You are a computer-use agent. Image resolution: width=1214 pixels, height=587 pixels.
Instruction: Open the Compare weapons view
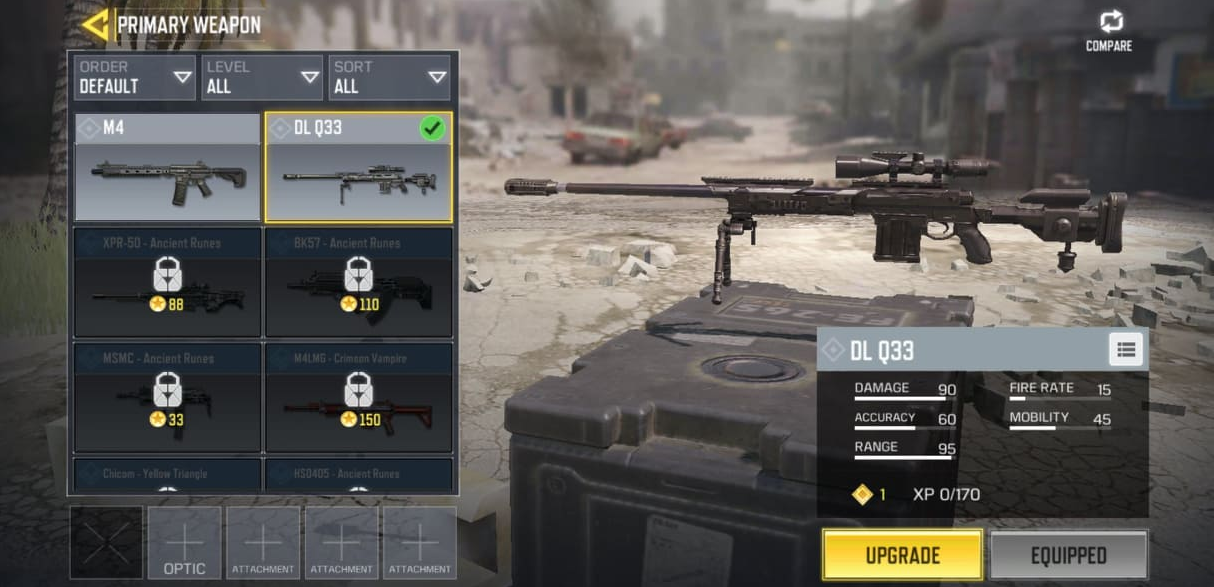pos(1109,32)
